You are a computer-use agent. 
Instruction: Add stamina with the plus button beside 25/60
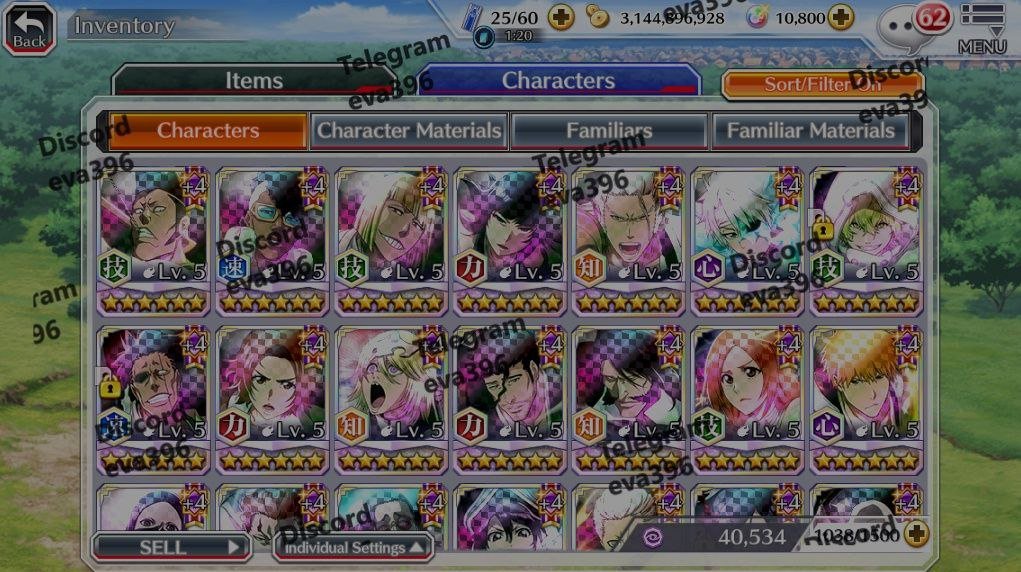click(561, 18)
